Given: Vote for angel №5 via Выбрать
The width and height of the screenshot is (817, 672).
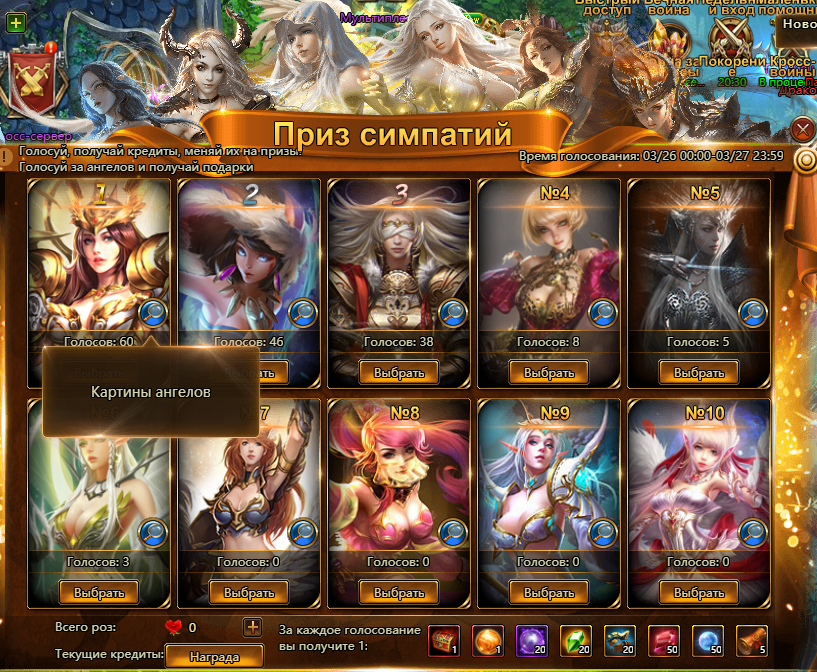Looking at the screenshot, I should click(698, 372).
